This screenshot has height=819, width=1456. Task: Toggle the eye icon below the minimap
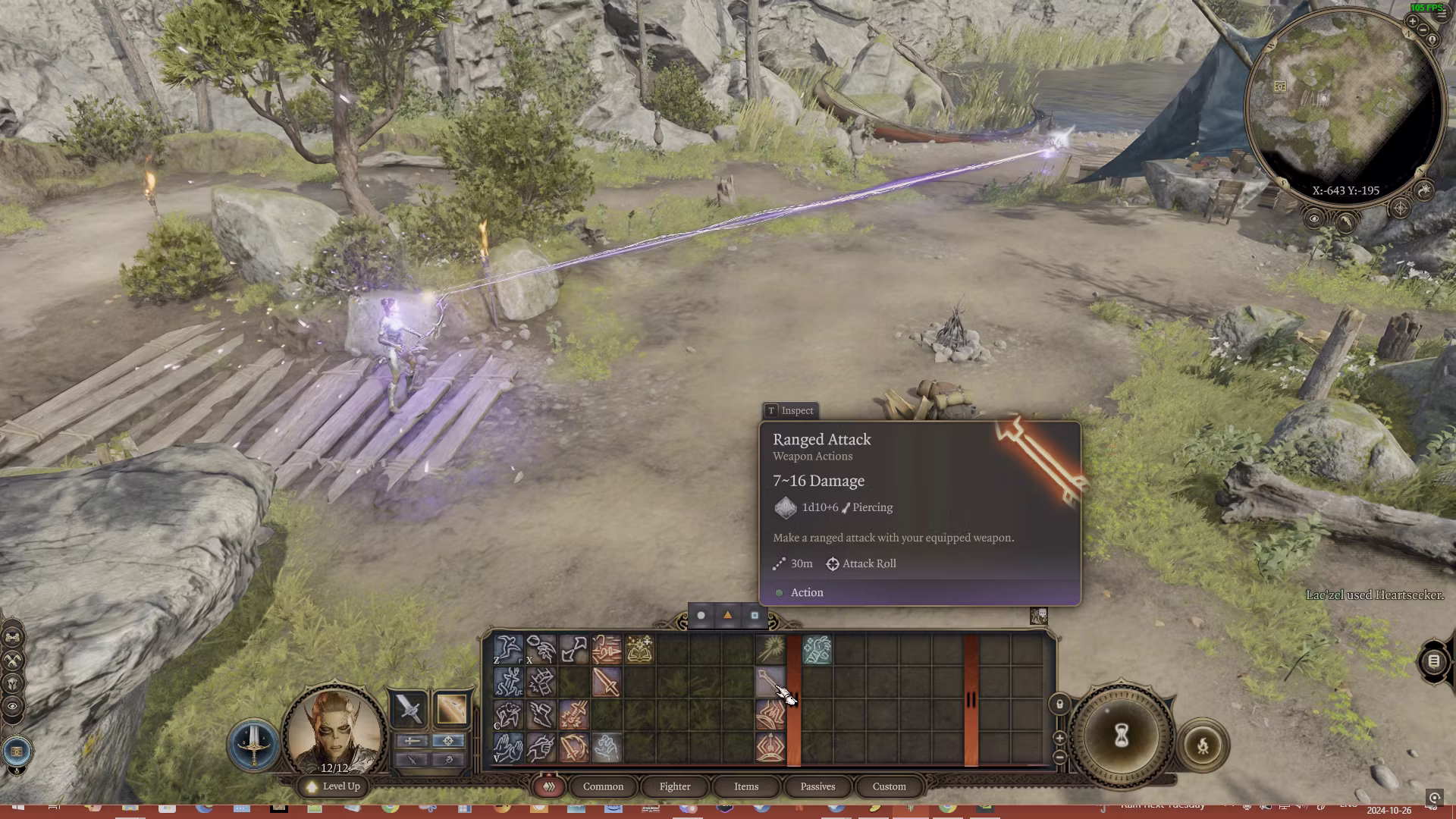[x=1314, y=219]
